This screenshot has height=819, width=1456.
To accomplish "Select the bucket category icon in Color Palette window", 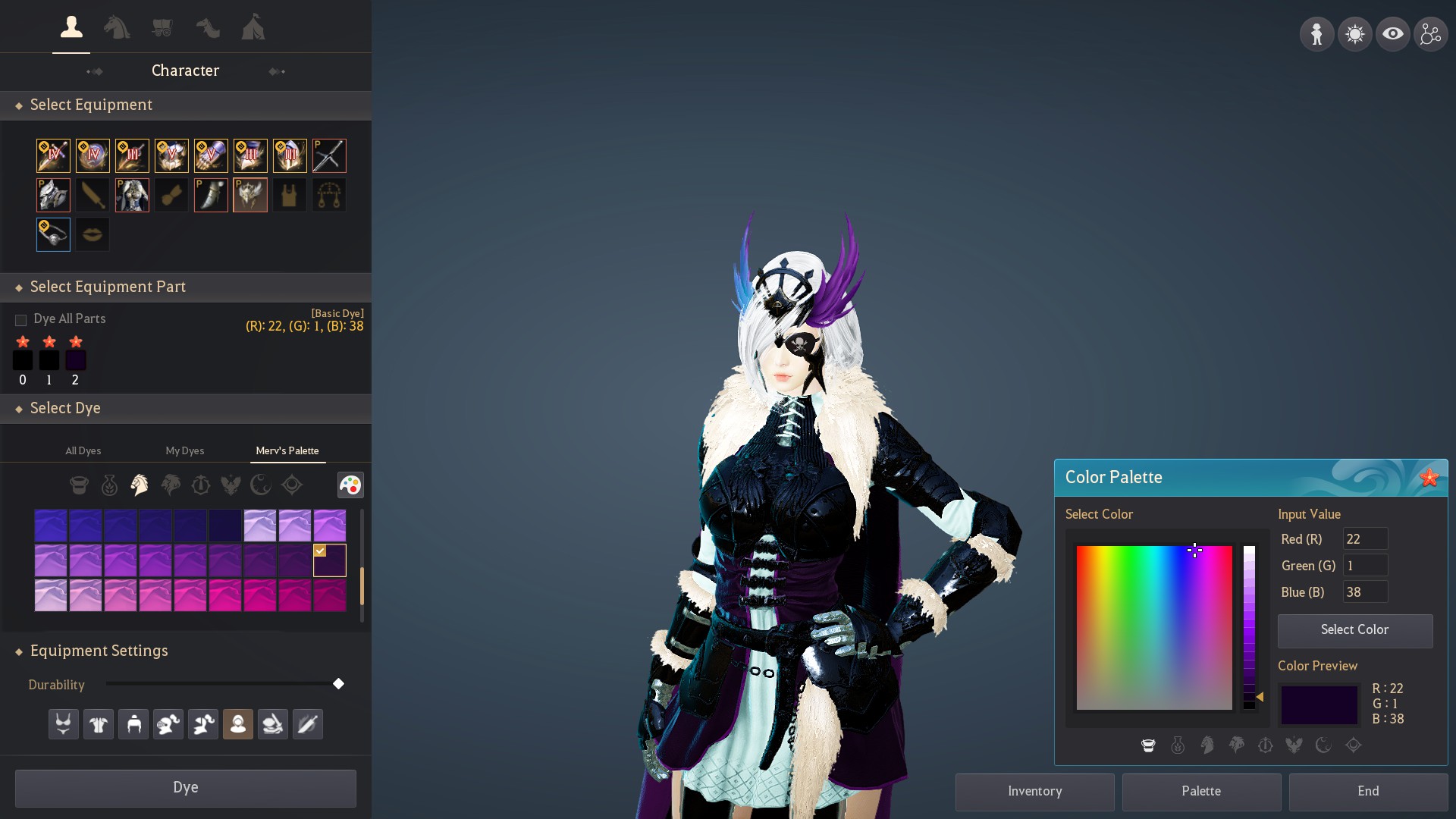I will tap(1147, 745).
